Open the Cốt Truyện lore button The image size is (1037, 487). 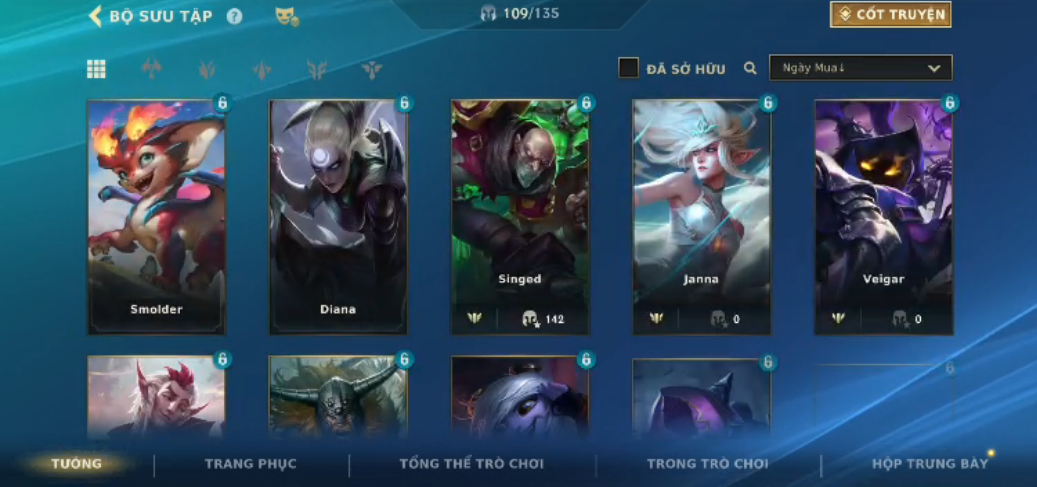[x=890, y=15]
